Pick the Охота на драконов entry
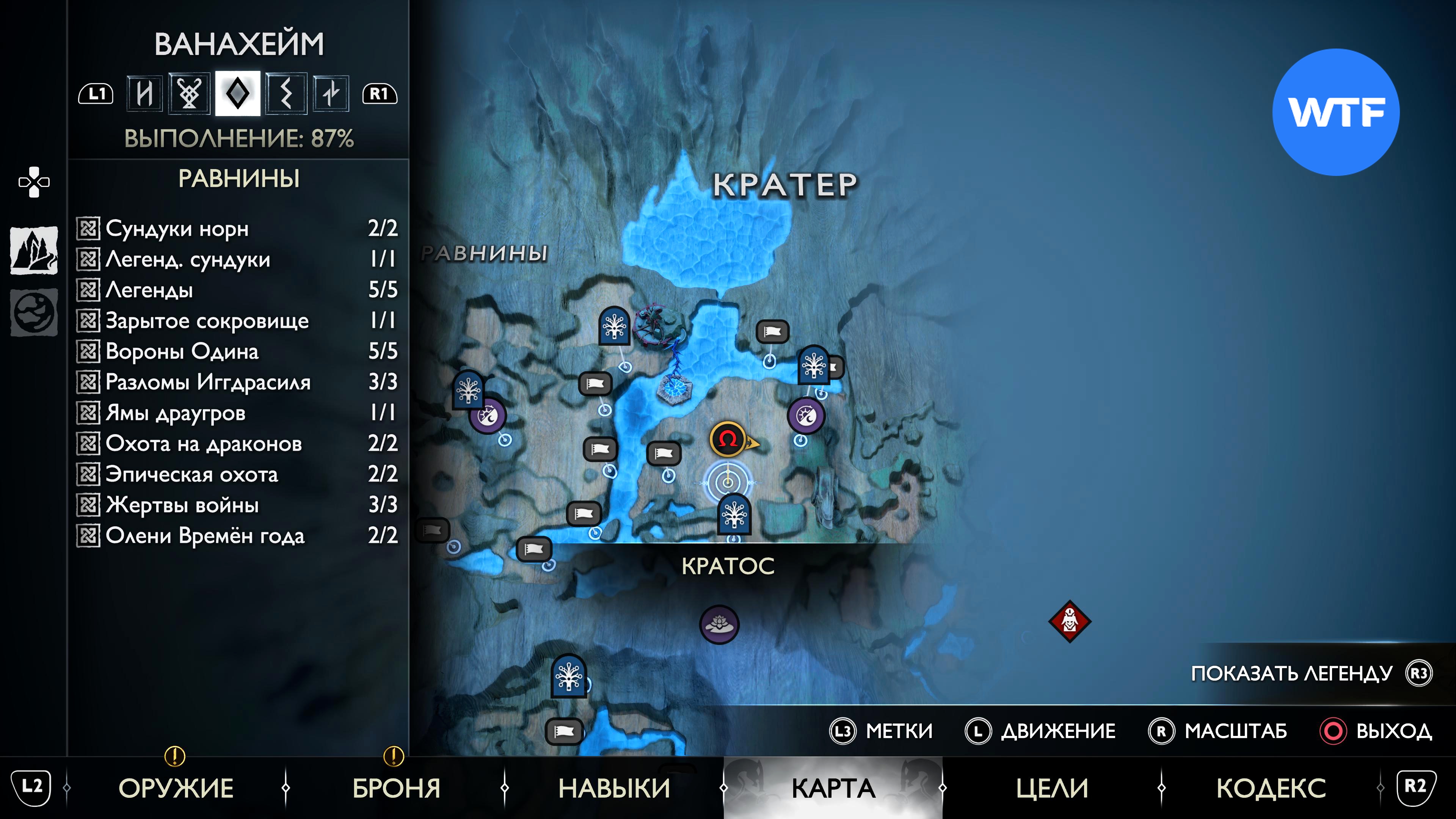This screenshot has width=1456, height=819. point(237,444)
